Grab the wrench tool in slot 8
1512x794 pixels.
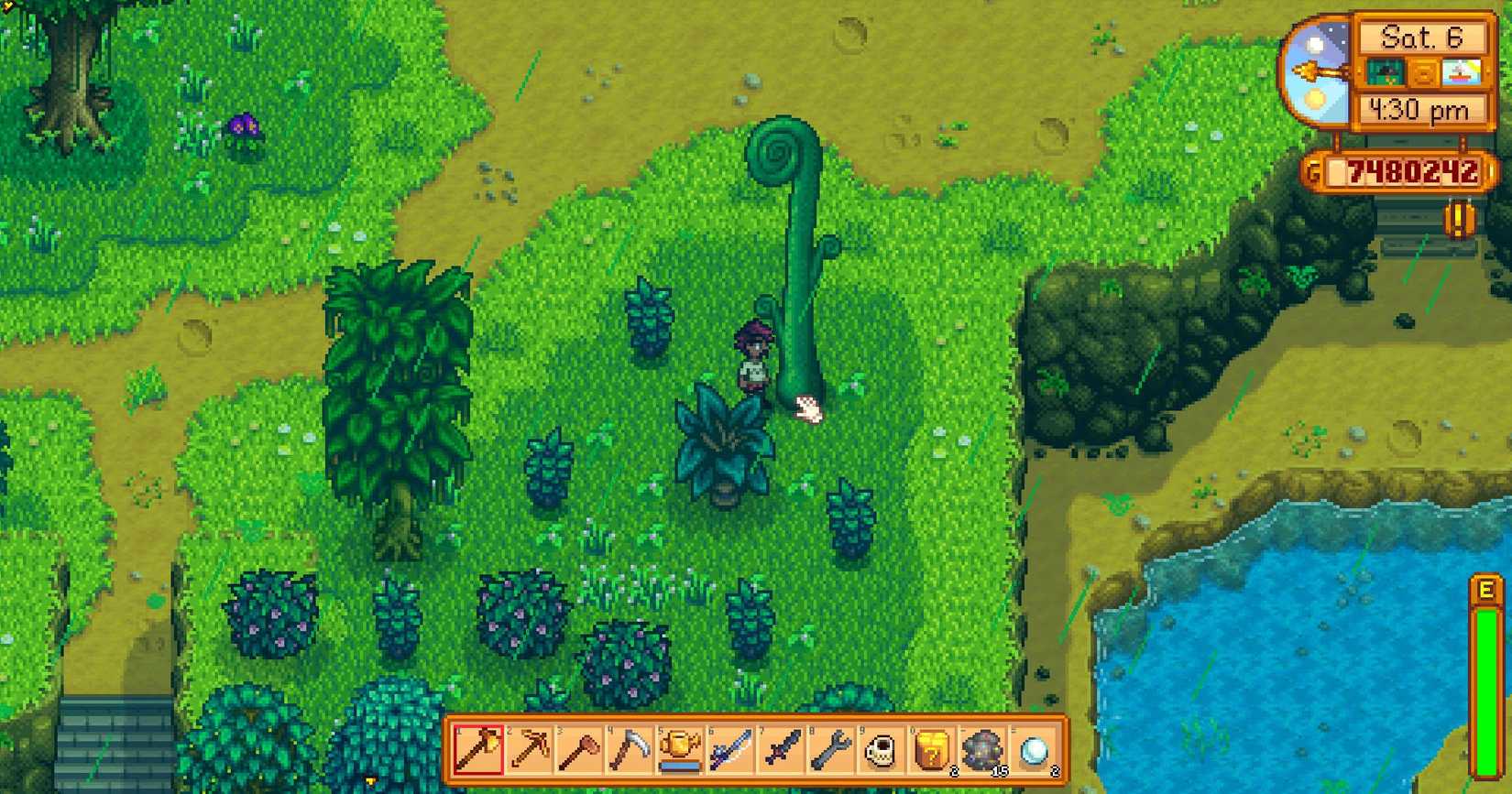click(833, 753)
